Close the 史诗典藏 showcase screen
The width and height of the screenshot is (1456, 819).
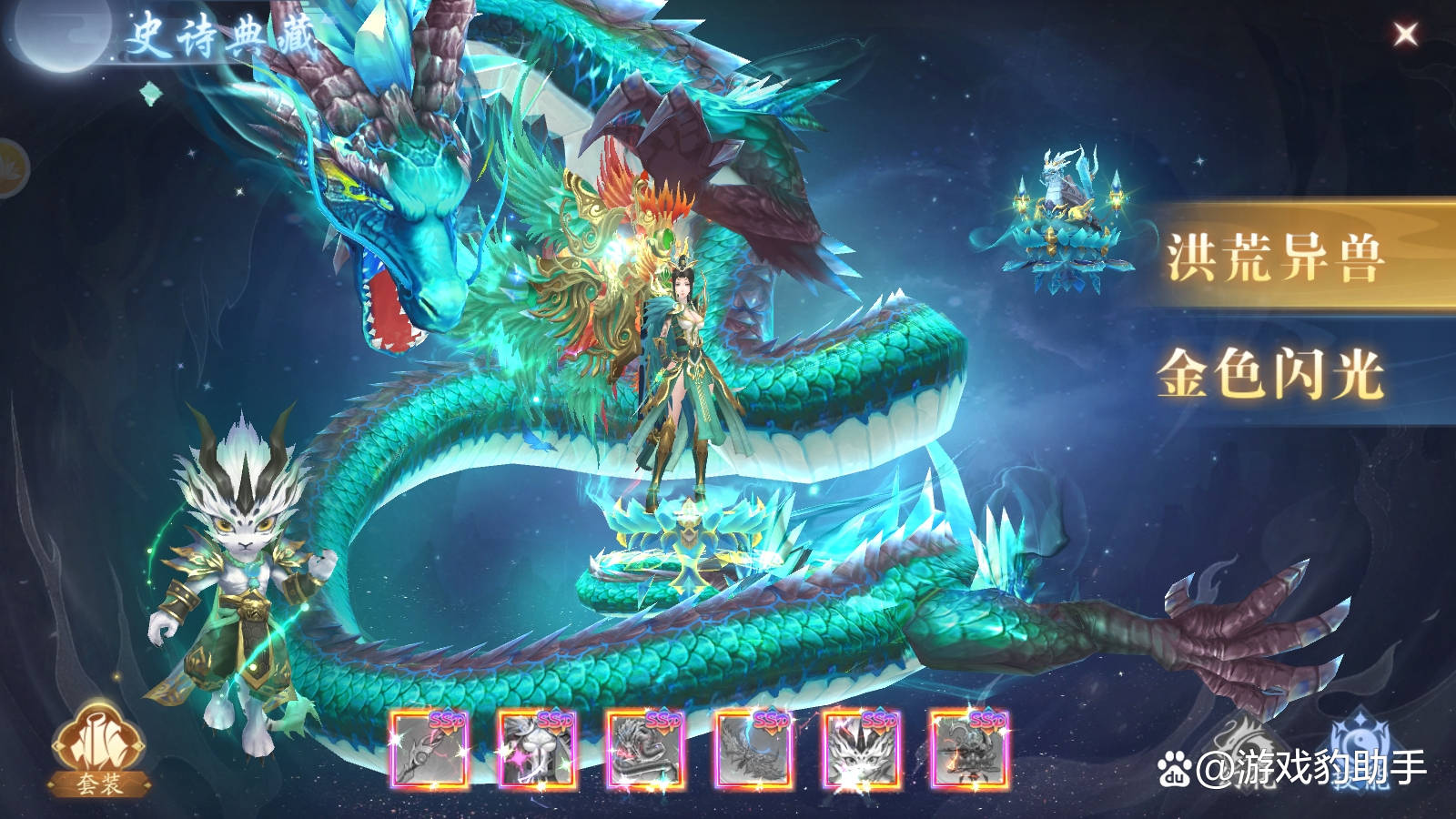1405,35
